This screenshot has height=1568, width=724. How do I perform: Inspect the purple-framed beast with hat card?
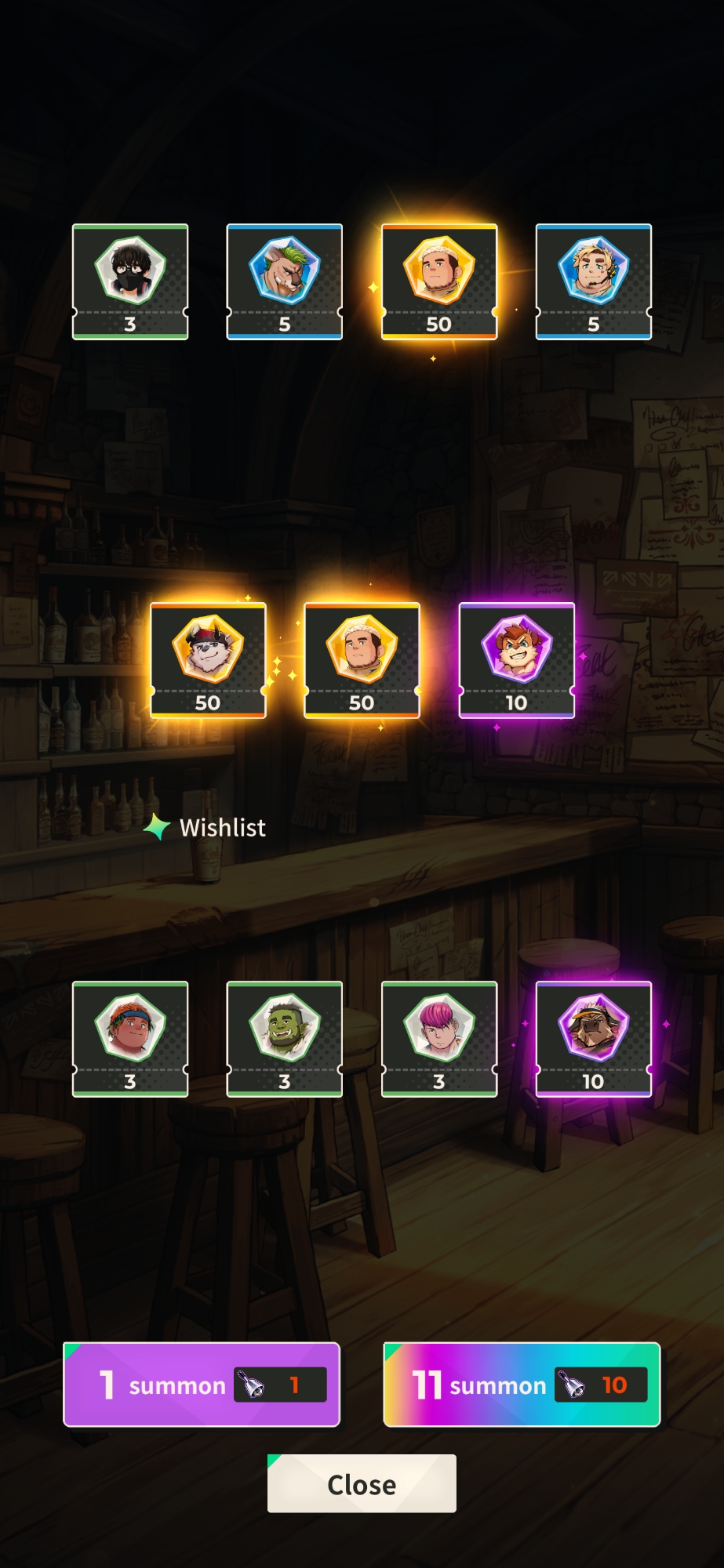594,1039
